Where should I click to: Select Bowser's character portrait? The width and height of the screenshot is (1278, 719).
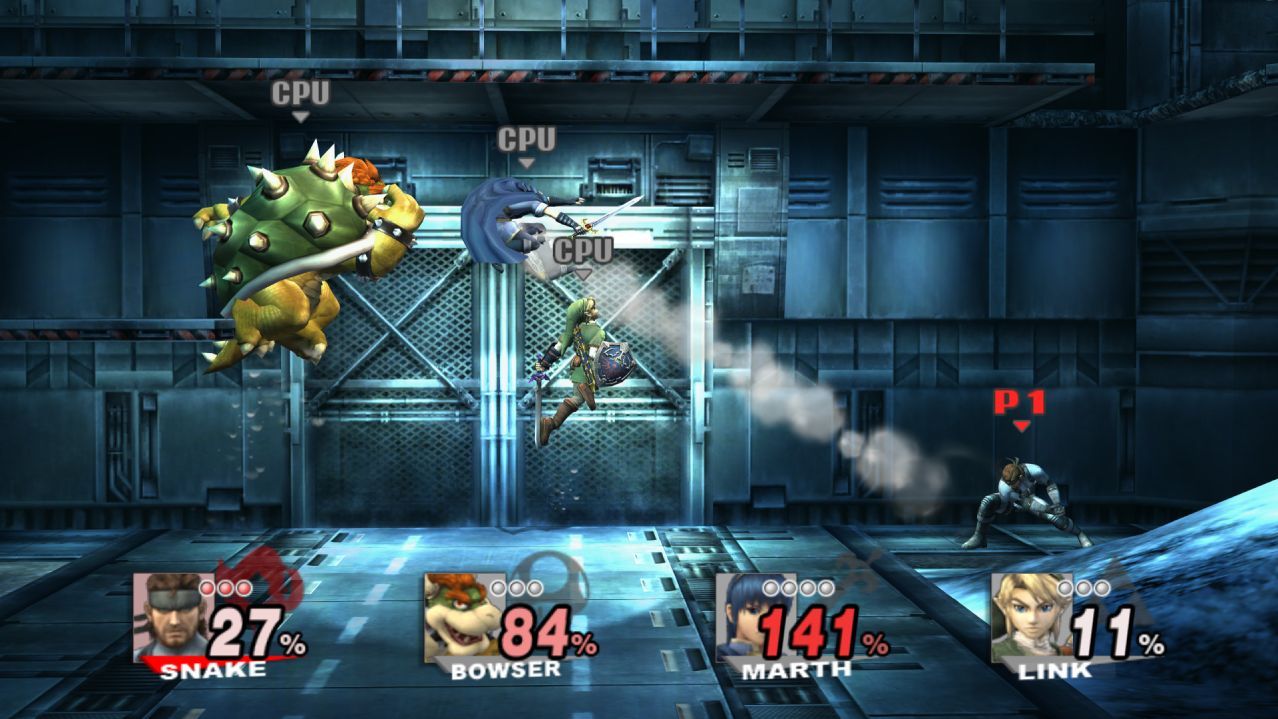[x=461, y=617]
